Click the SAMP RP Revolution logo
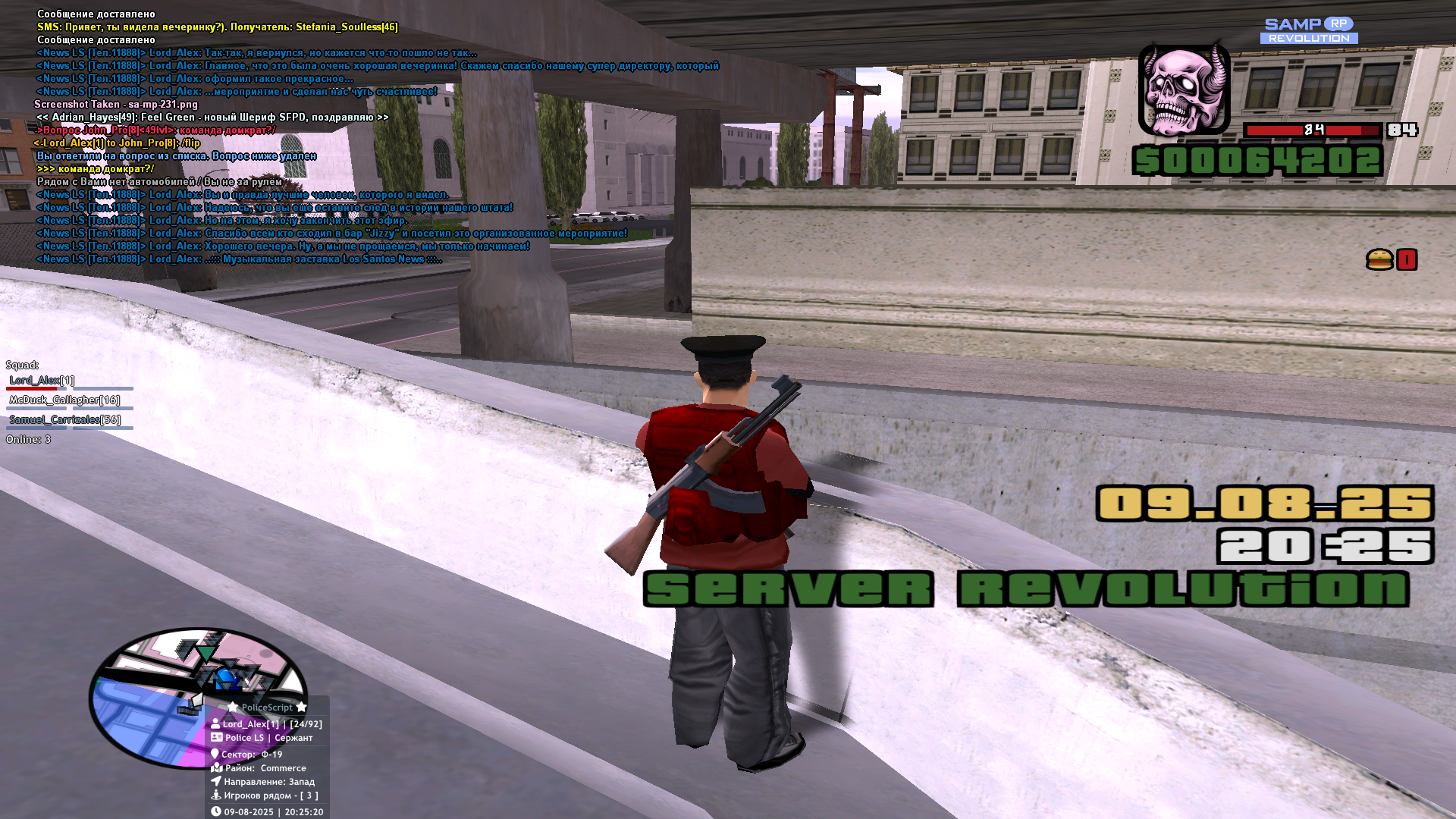 pos(1309,31)
